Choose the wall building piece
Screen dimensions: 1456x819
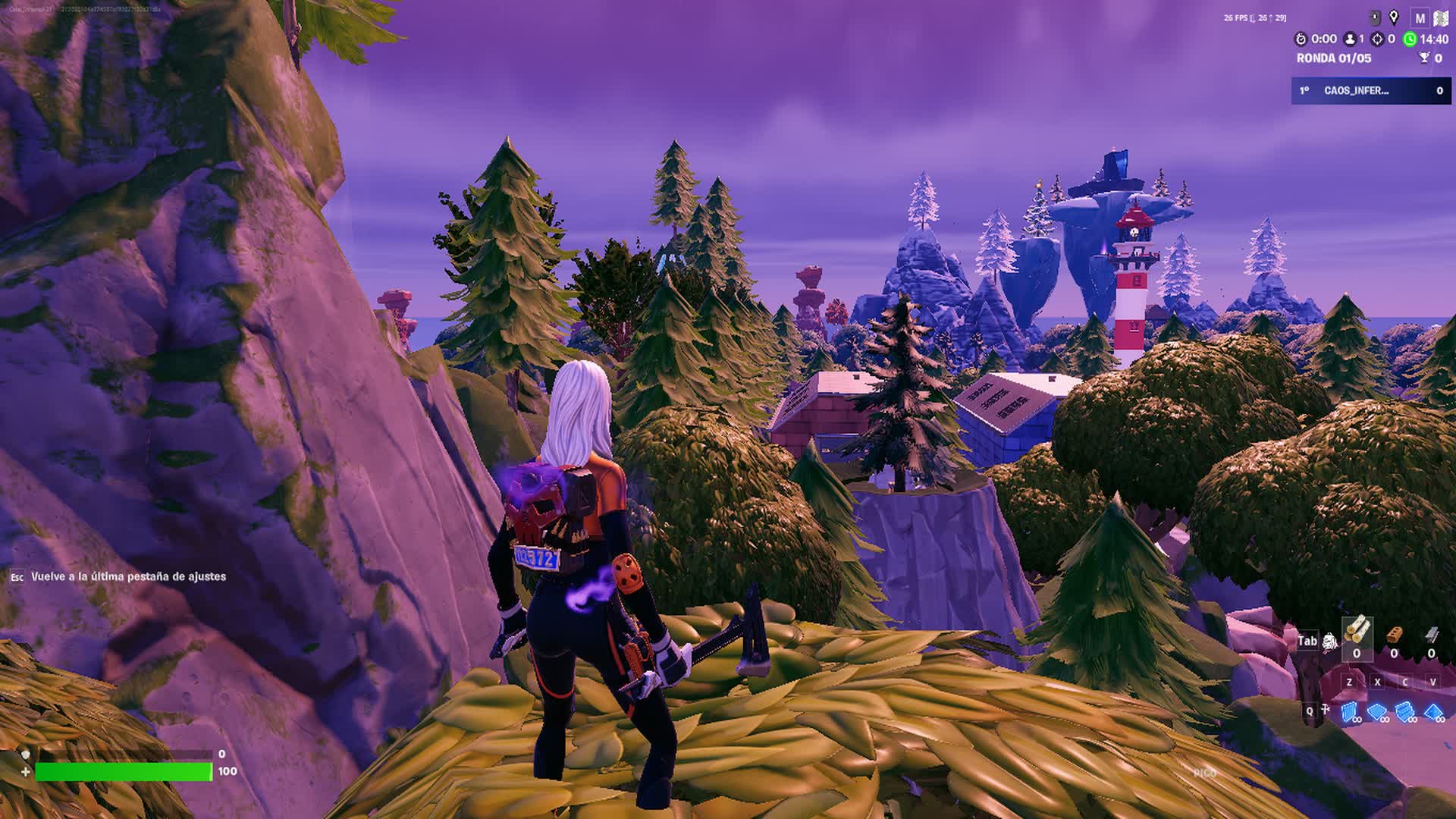click(x=1350, y=712)
